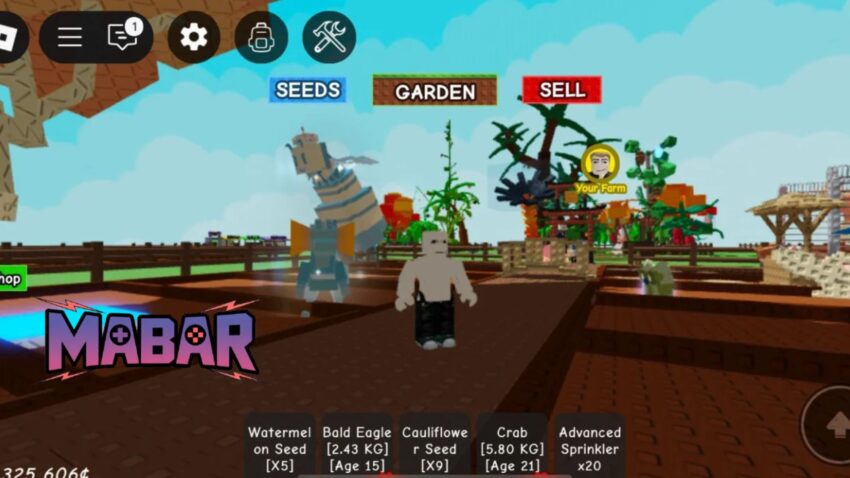
Task: Open the Roblox logo menu
Action: click(x=9, y=37)
